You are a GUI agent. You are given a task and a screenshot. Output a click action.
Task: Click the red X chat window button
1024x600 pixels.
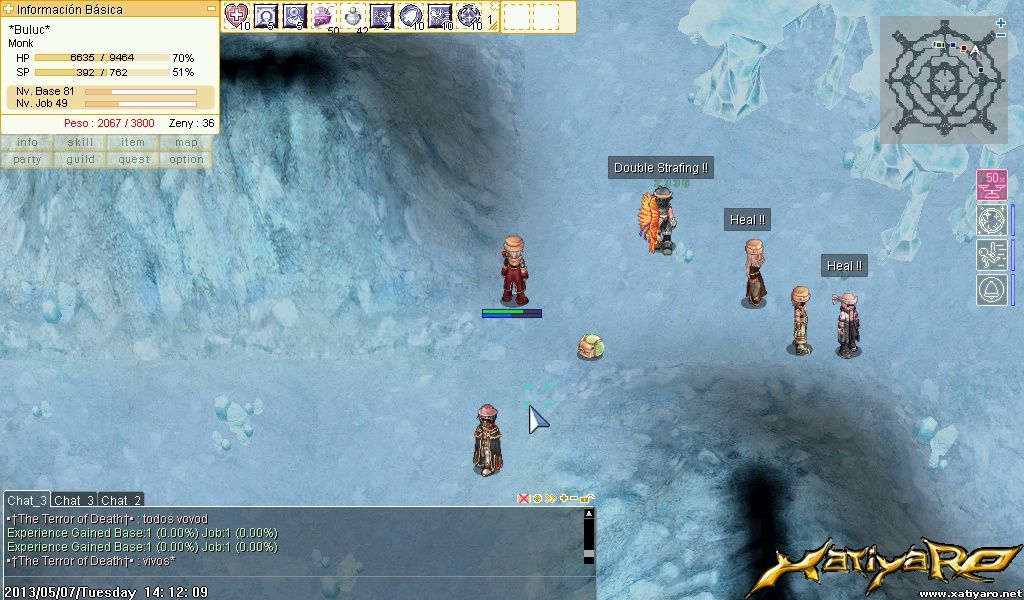tap(523, 498)
